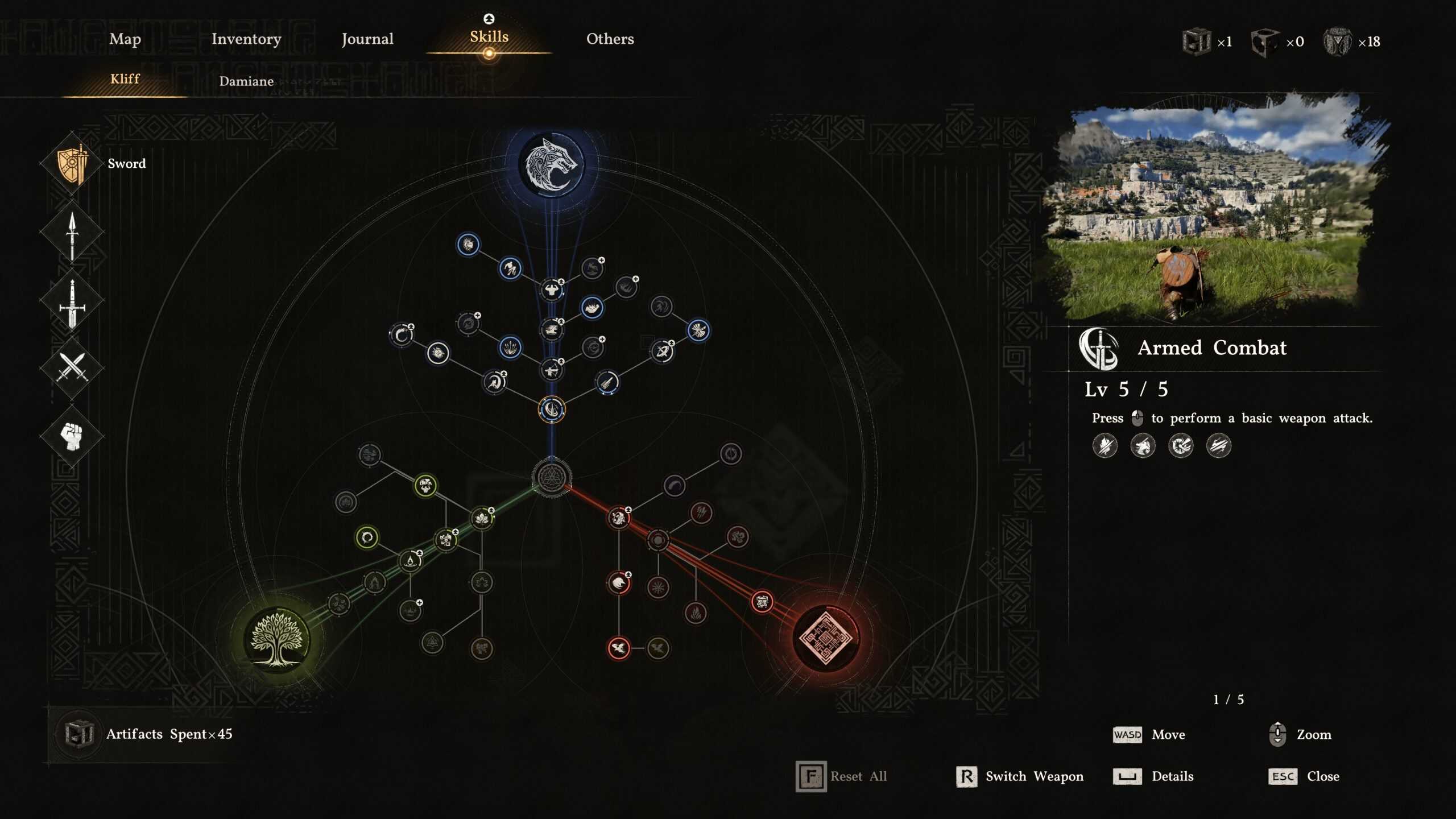Screen dimensions: 1456x819
Task: Switch to Damiane's skill tree
Action: point(246,81)
